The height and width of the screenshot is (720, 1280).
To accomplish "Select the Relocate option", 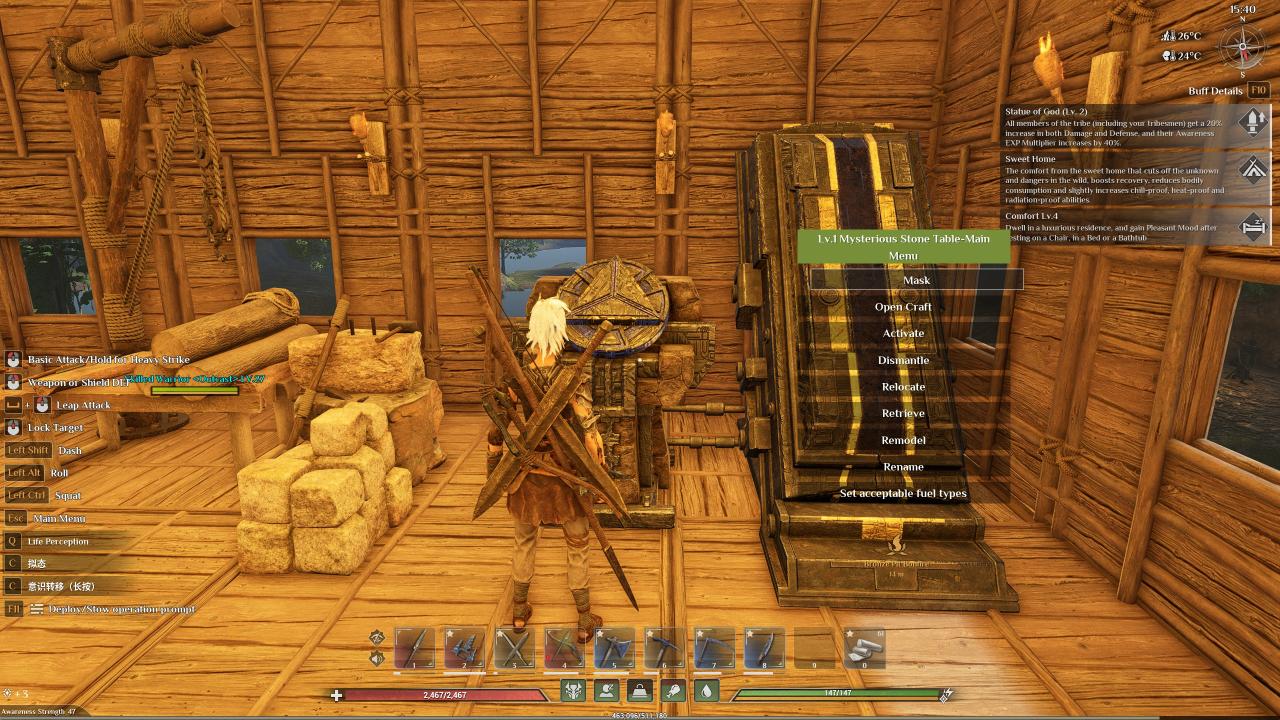I will click(x=903, y=387).
